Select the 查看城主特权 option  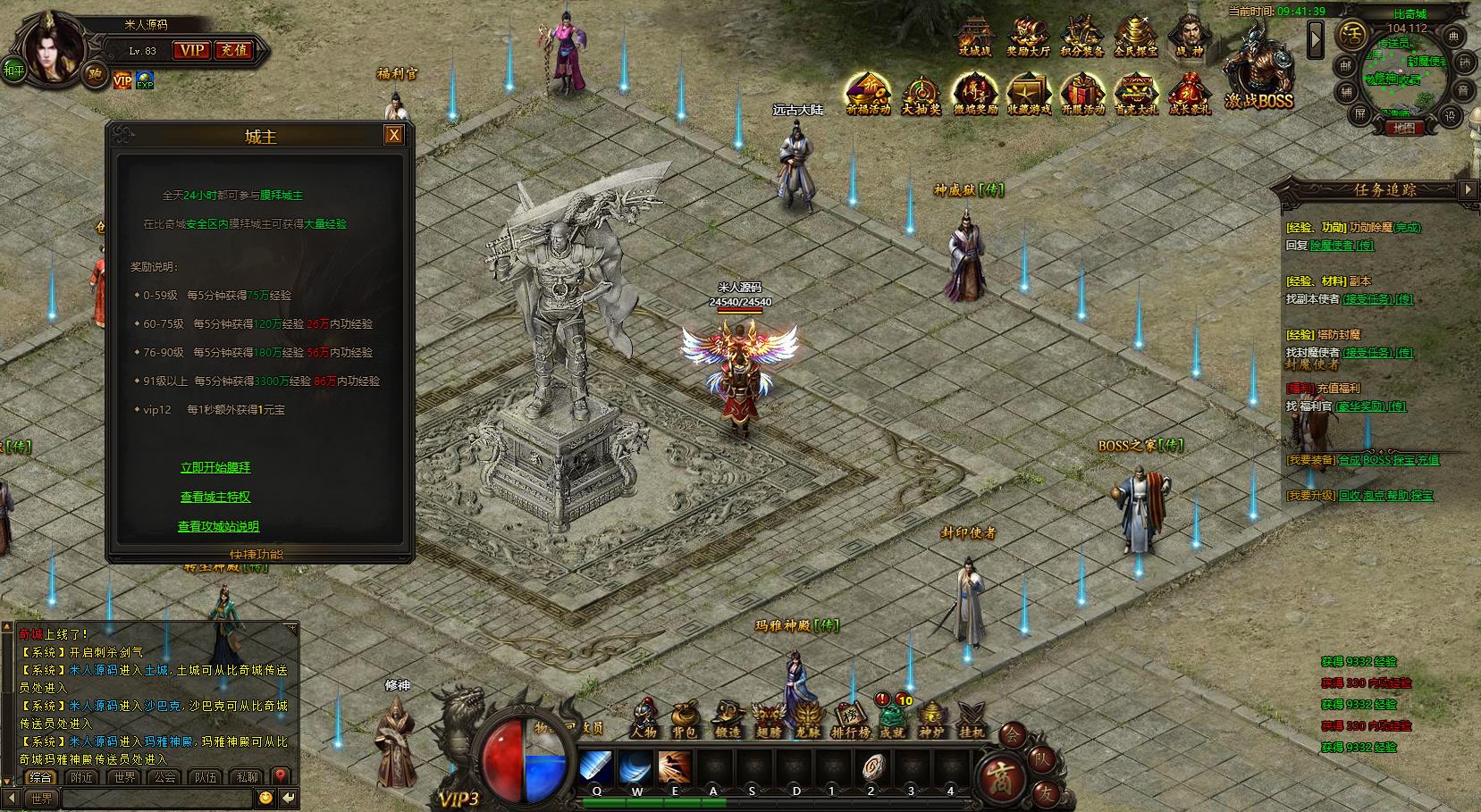pyautogui.click(x=215, y=497)
